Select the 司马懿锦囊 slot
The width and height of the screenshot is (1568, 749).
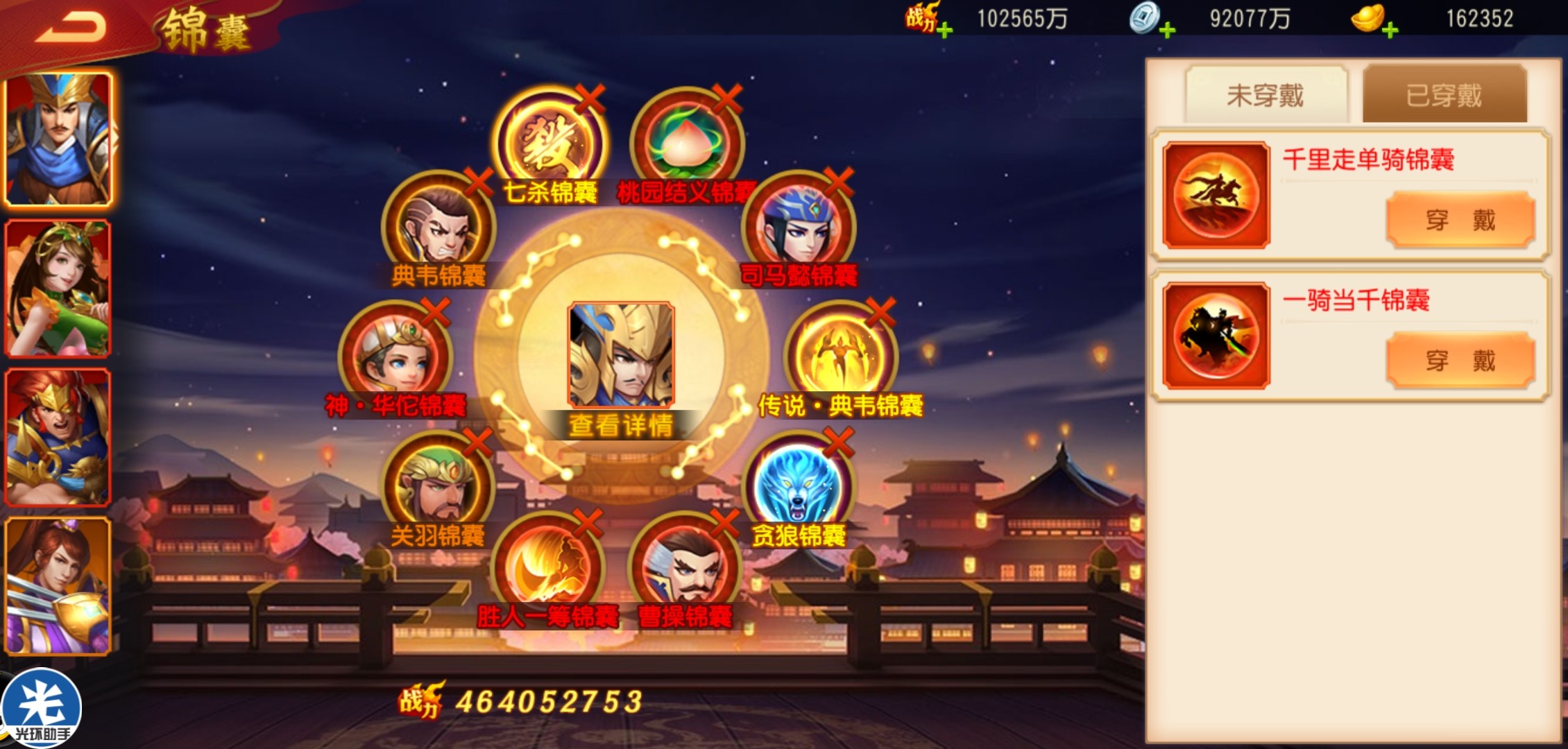tap(798, 227)
